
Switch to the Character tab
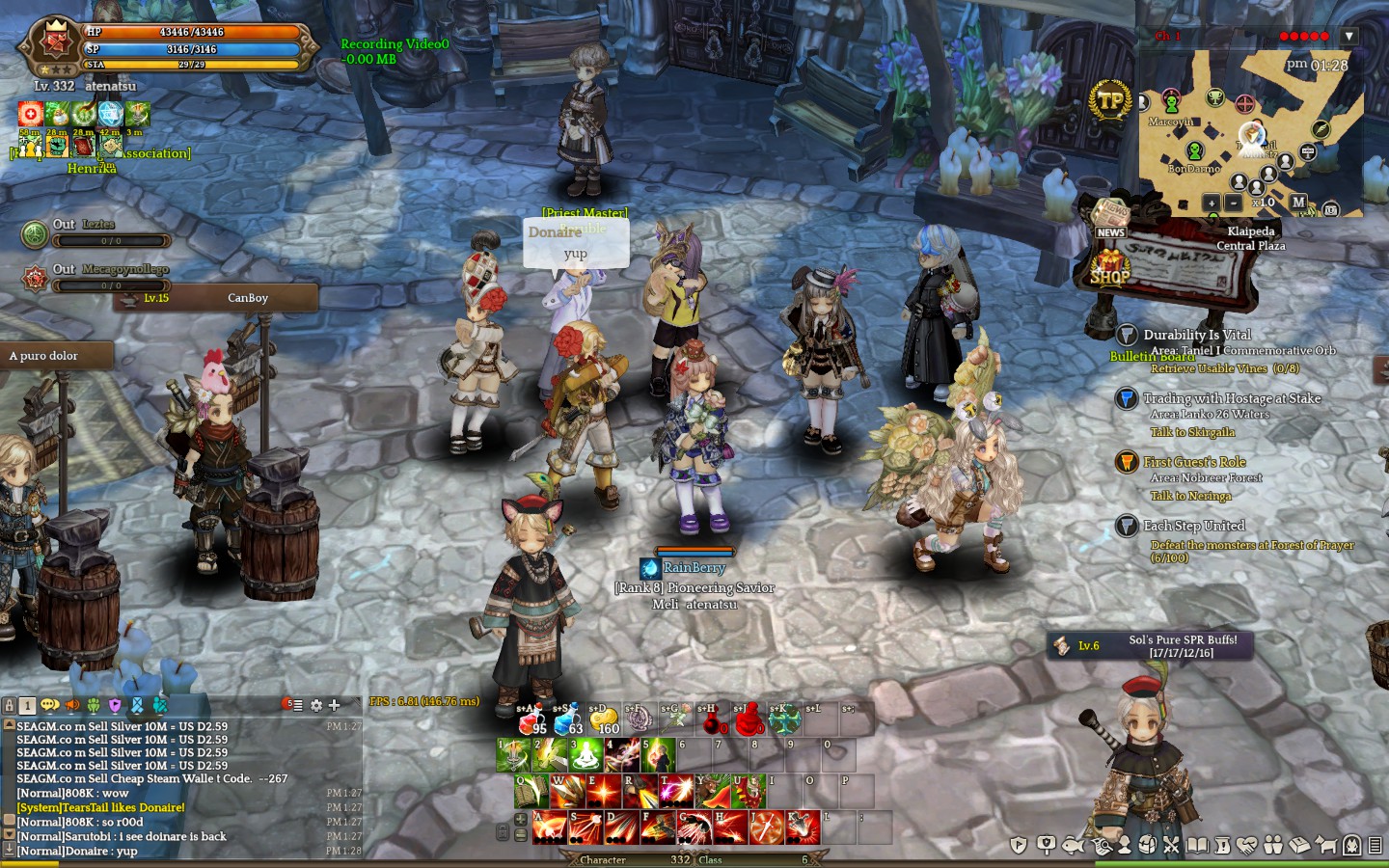coord(603,859)
